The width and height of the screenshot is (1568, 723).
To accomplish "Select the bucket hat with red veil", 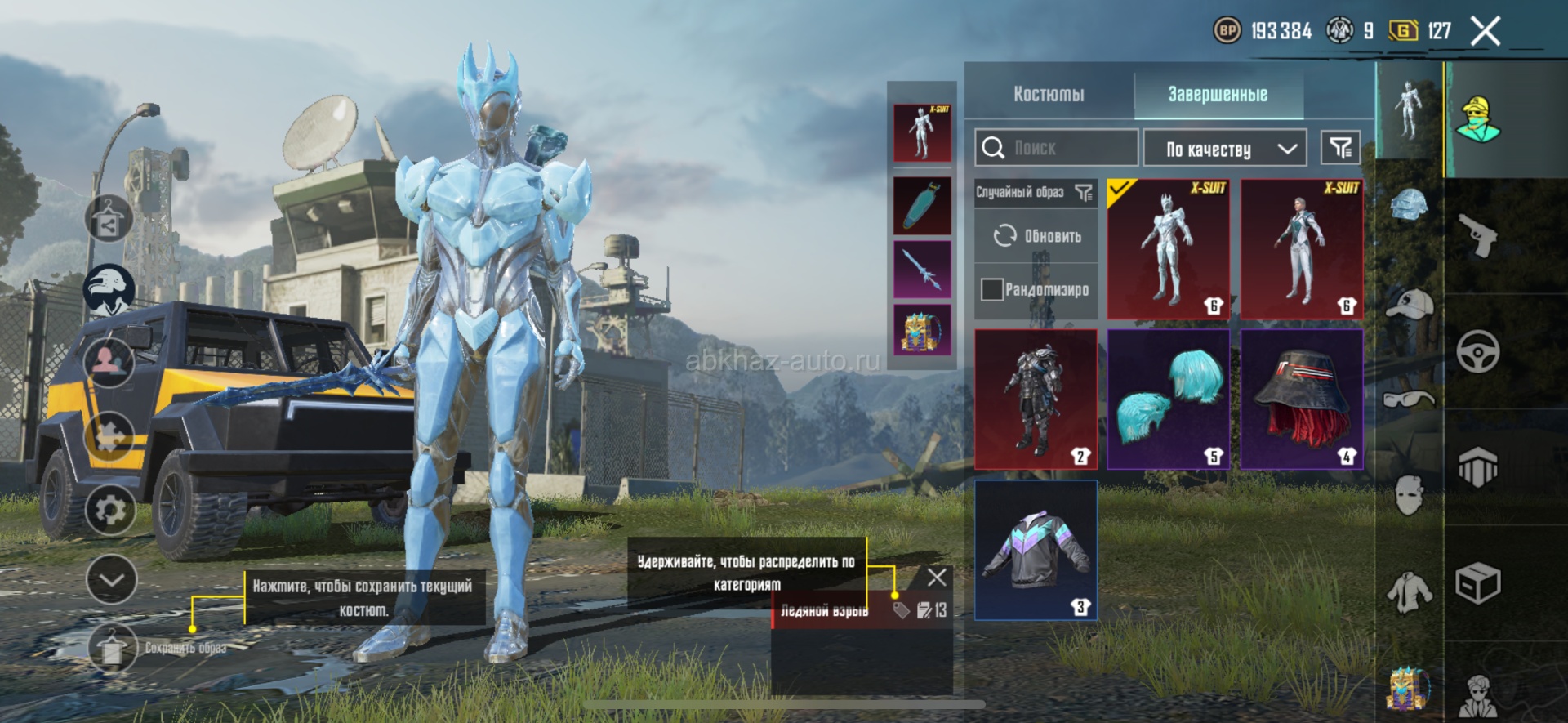I will pyautogui.click(x=1302, y=399).
